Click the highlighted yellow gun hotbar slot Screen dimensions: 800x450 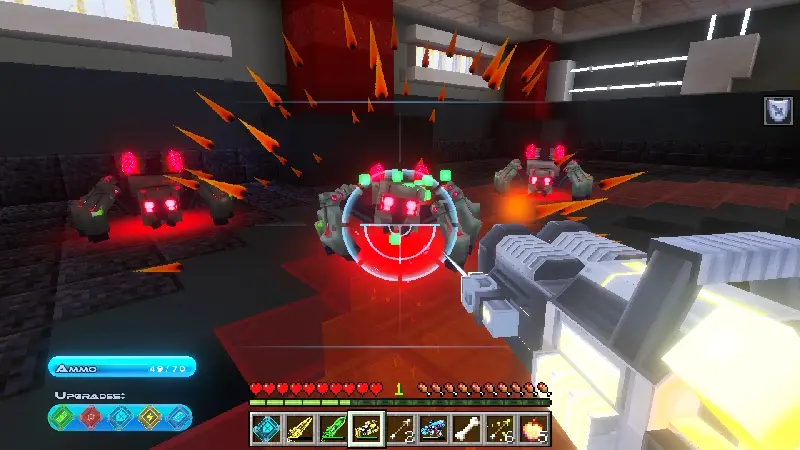point(366,429)
